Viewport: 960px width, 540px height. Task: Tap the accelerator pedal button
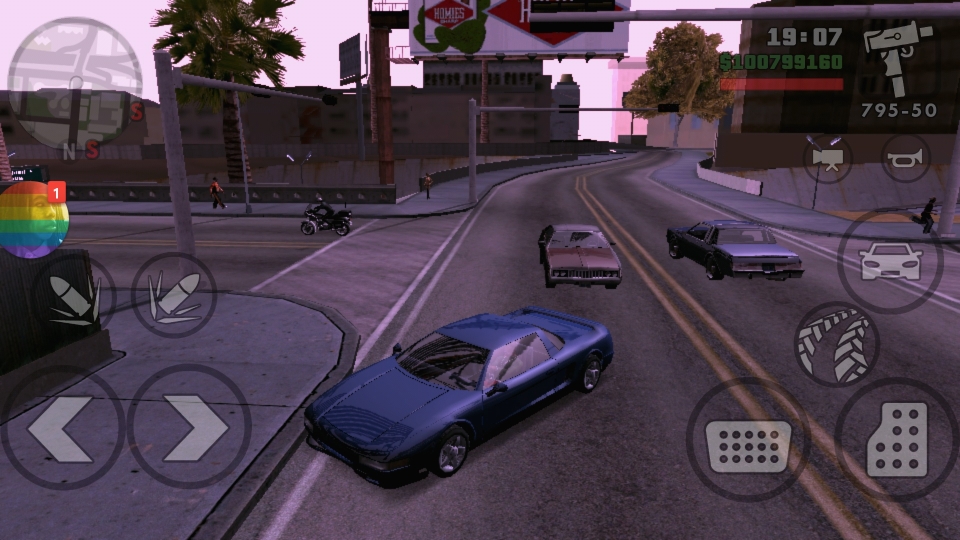896,439
